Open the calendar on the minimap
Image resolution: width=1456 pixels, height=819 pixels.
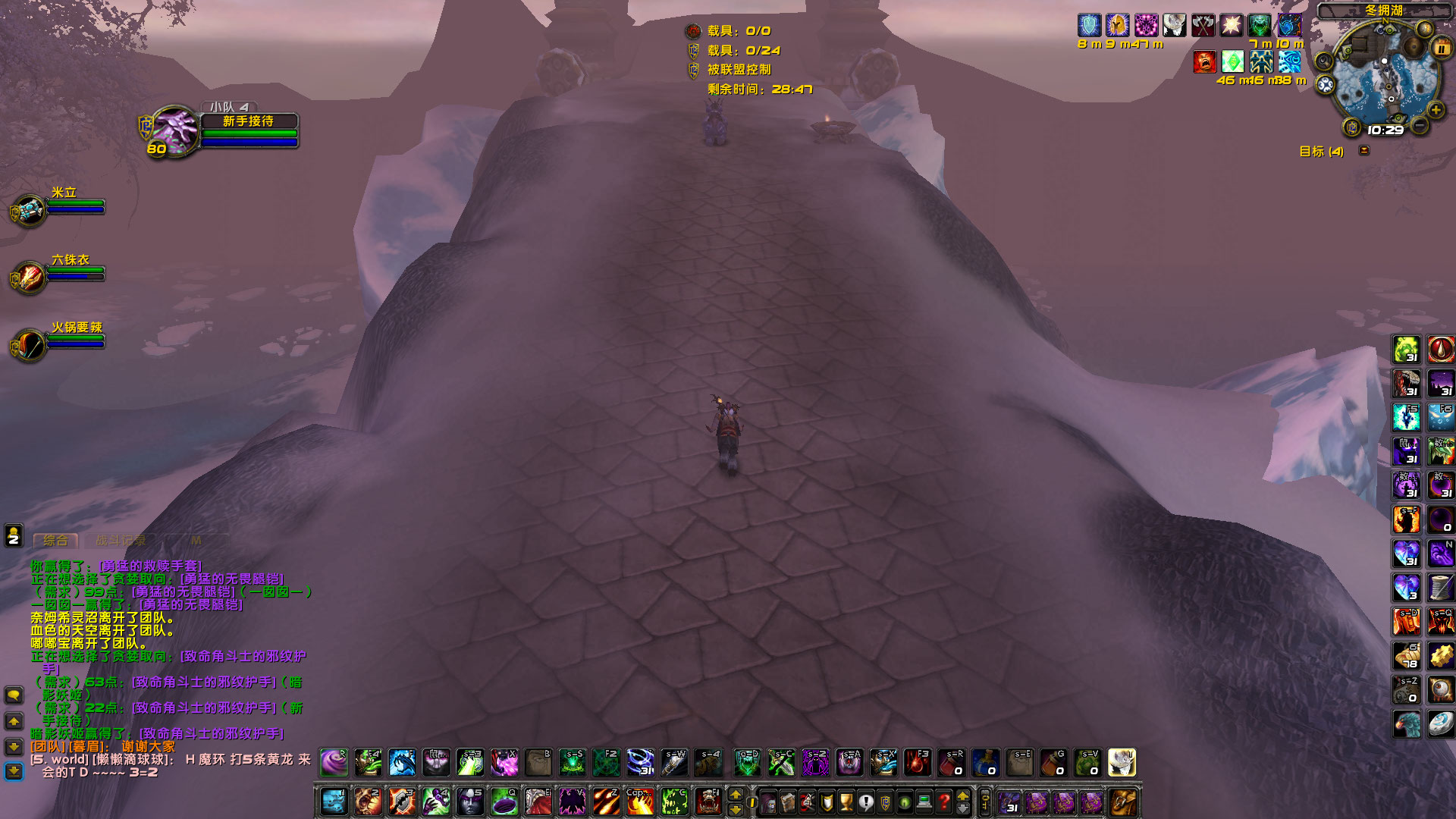1442,48
